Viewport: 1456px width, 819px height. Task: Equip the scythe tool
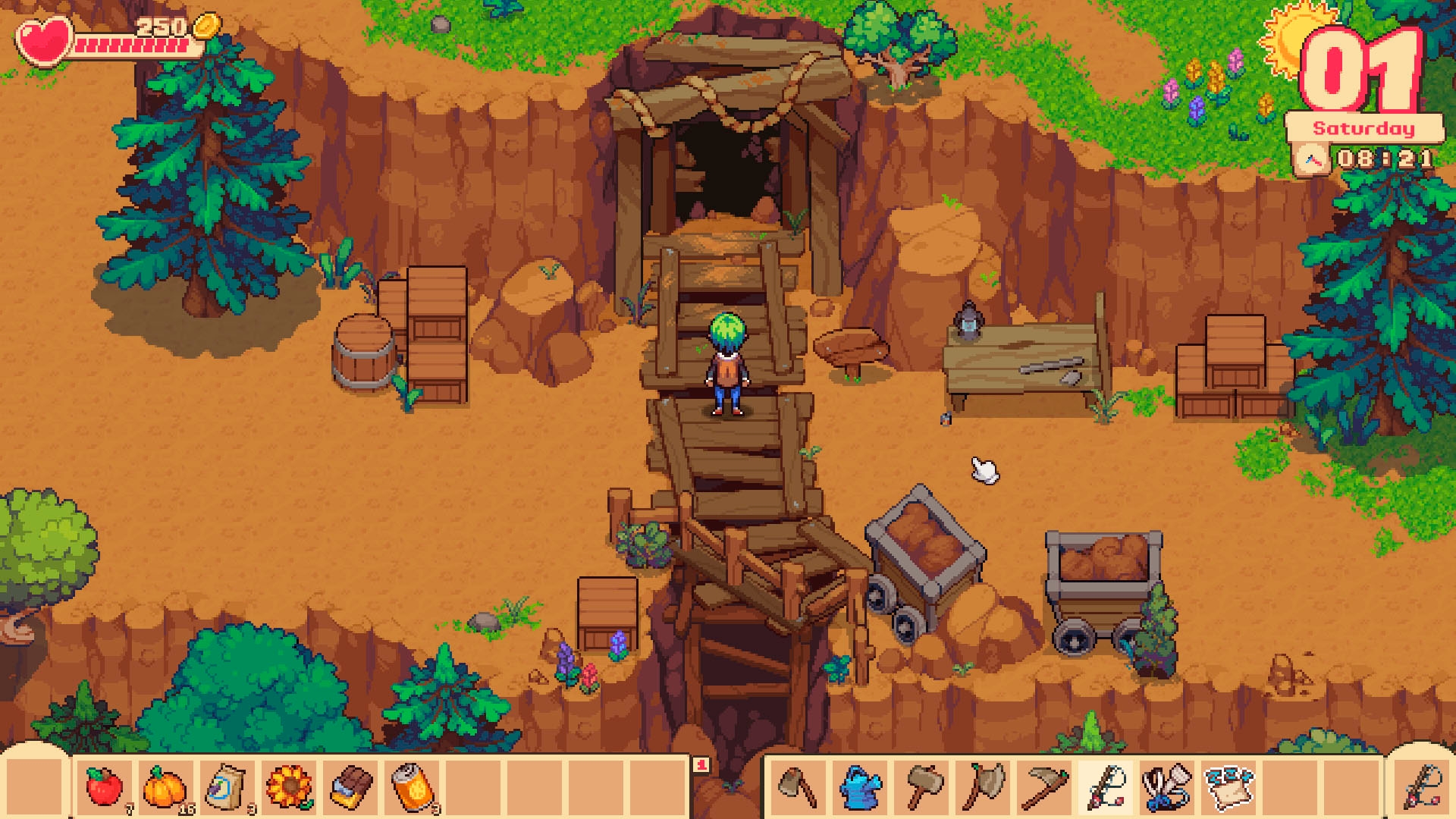point(1044,786)
